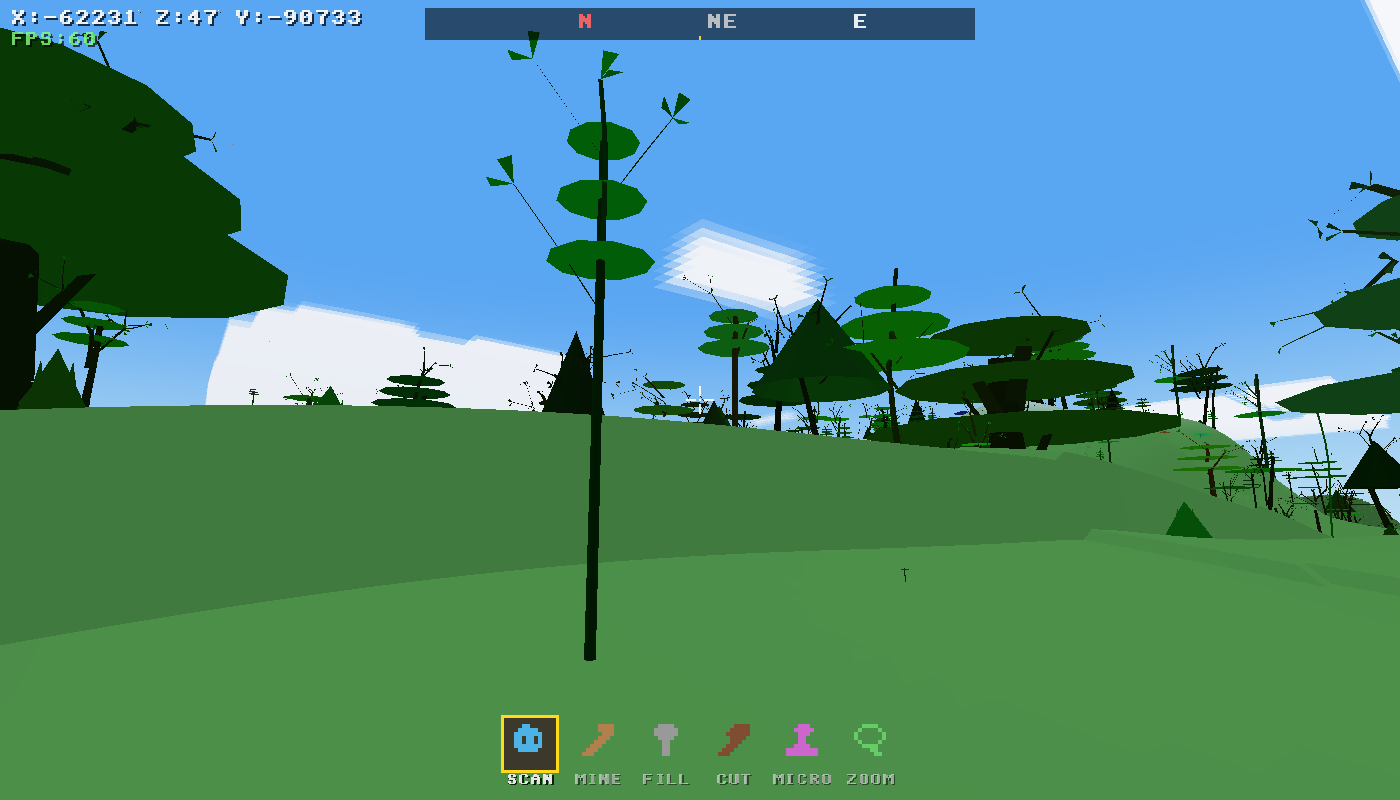Click the CUT label text
1400x800 pixels.
tap(734, 778)
